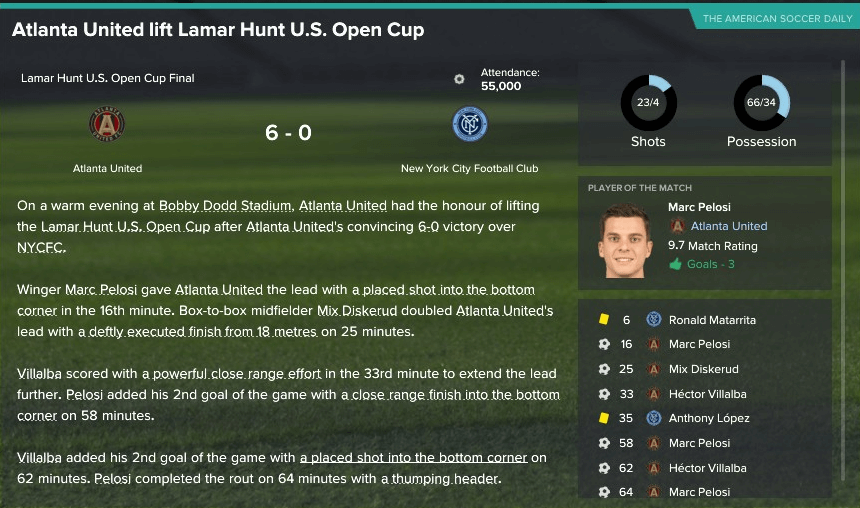View Ronald Matarrita's yellow card entry

(x=712, y=320)
